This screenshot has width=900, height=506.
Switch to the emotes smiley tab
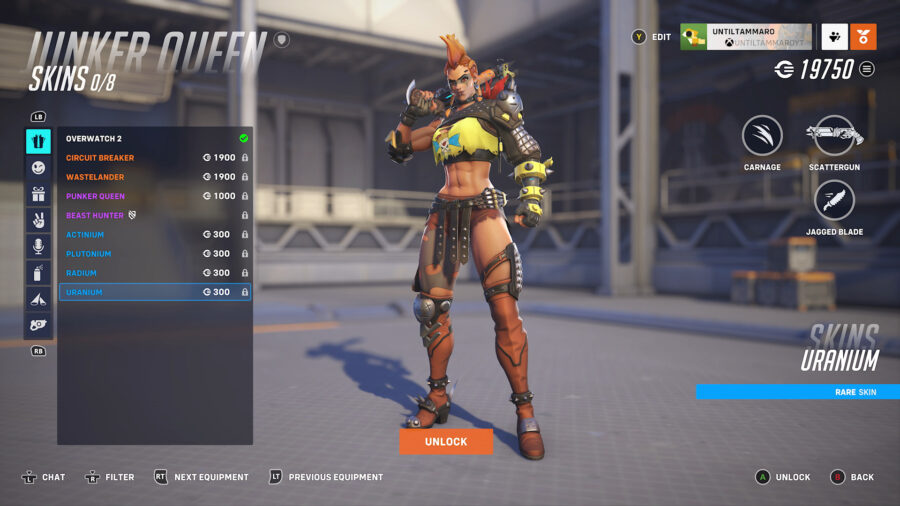(x=38, y=168)
